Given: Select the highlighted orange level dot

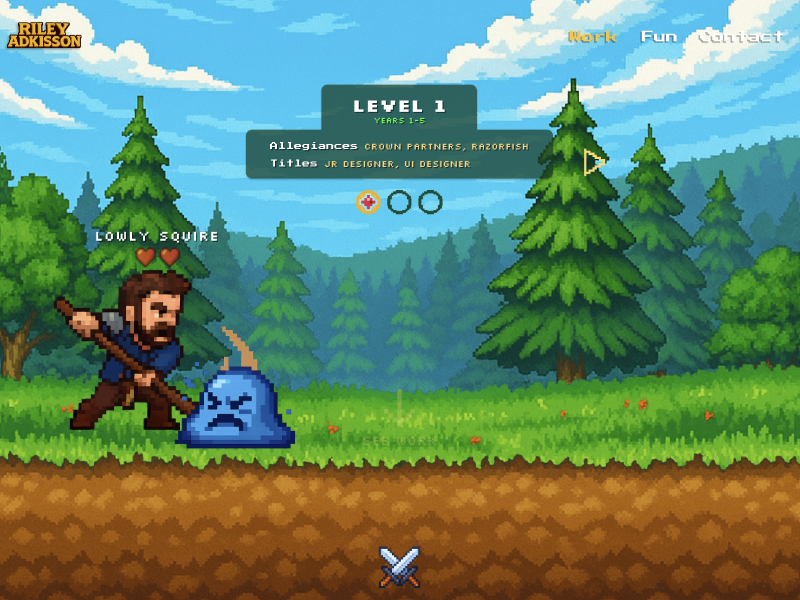Looking at the screenshot, I should (x=368, y=202).
